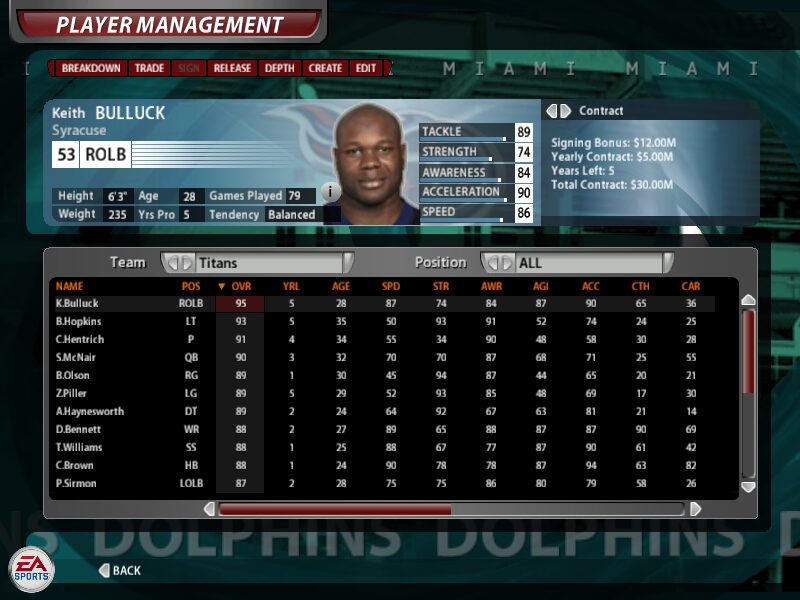Select S.McNair roster row
This screenshot has height=600, width=800.
tap(77, 358)
